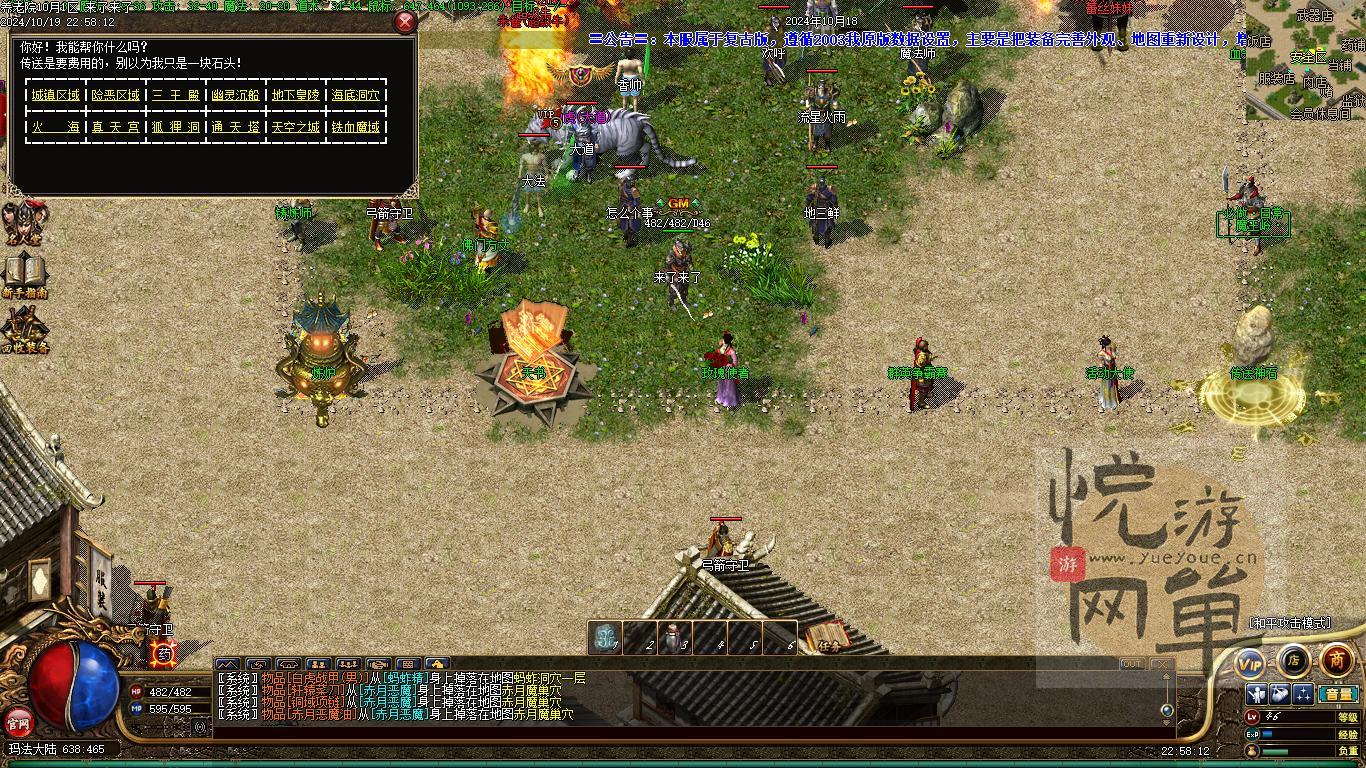Screen dimensions: 1366x768
Task: Select the 海底洞穴 teleport link
Action: tap(356, 95)
